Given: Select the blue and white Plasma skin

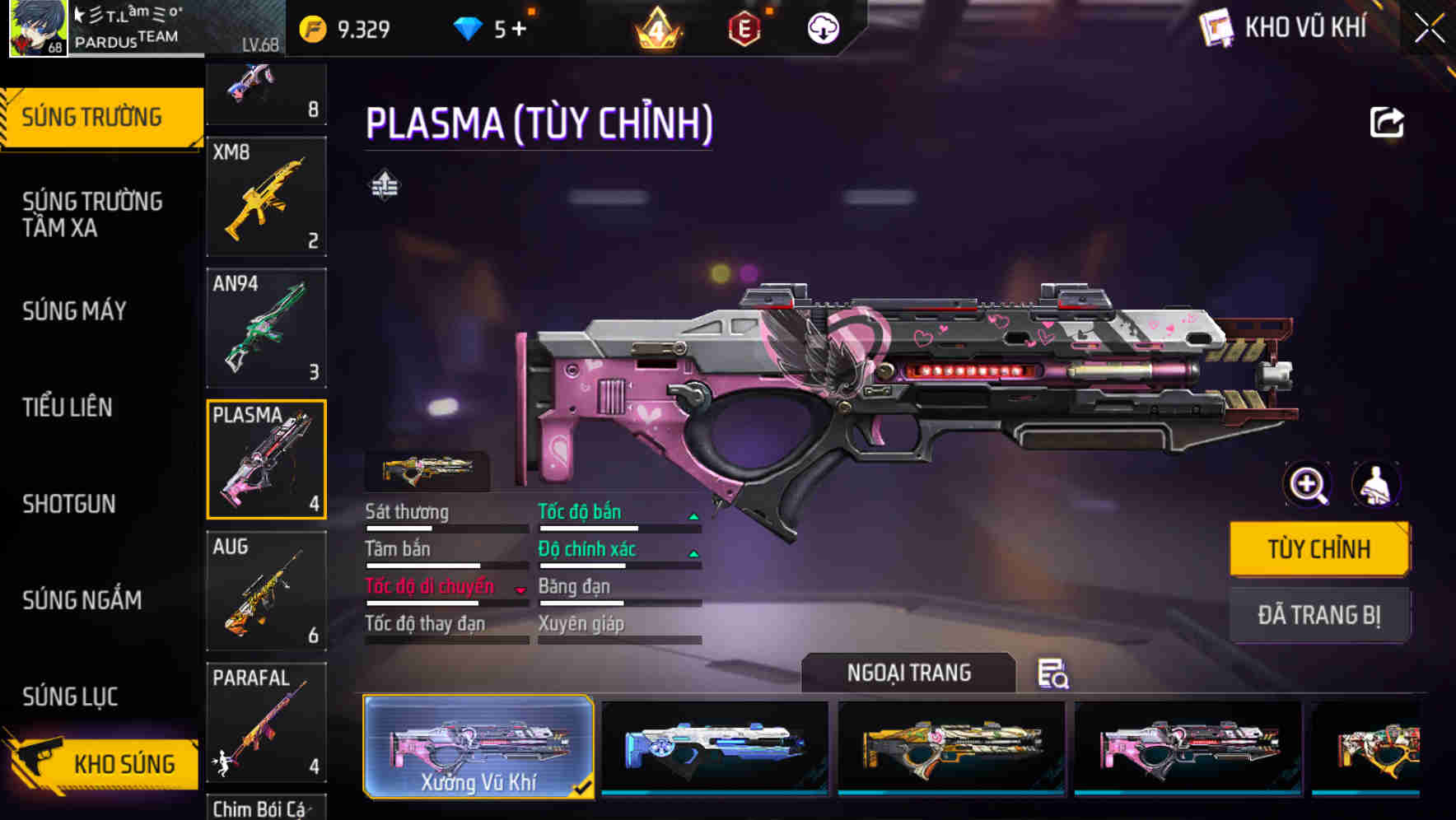Looking at the screenshot, I should pyautogui.click(x=715, y=747).
